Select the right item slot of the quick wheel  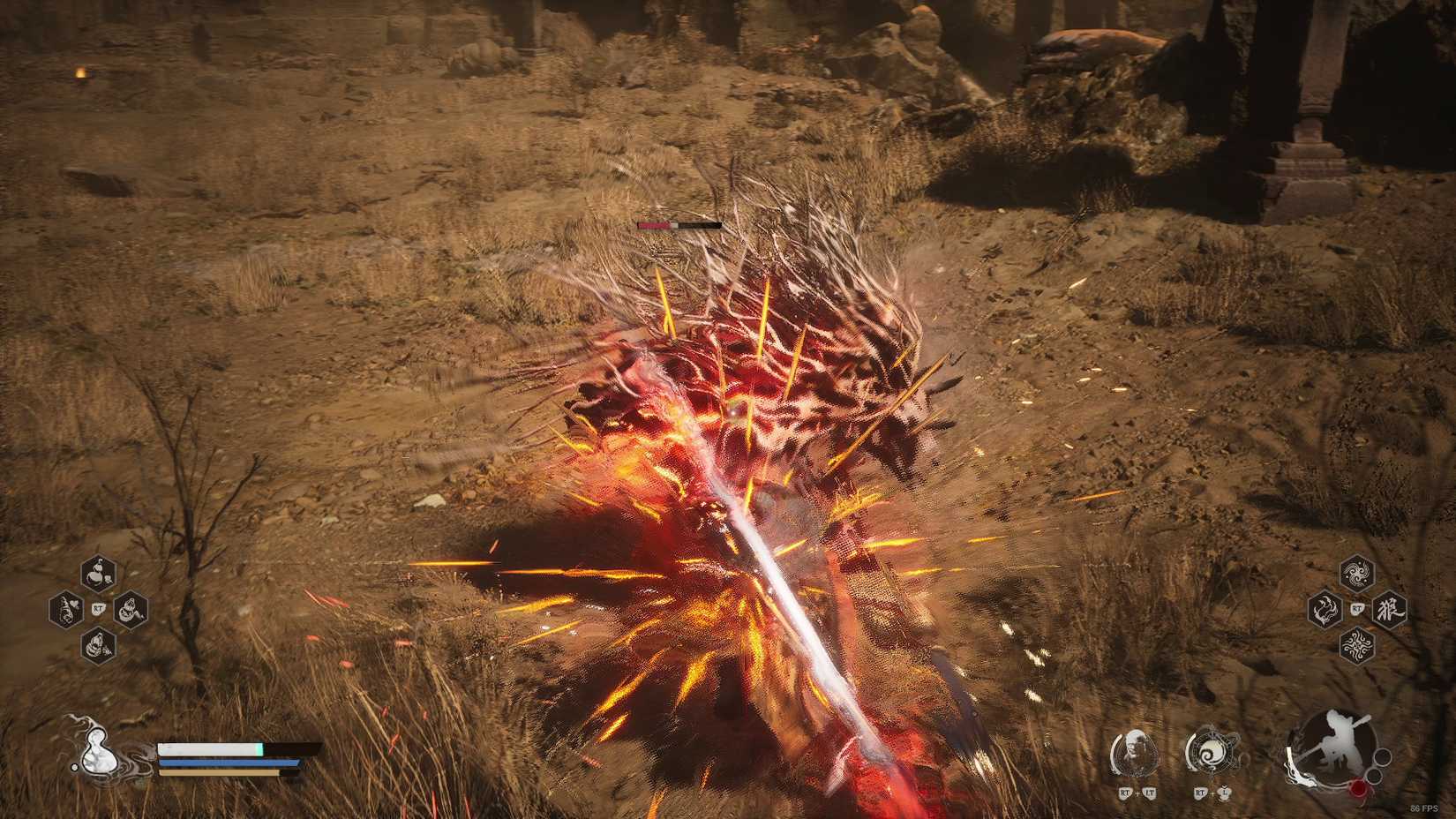coord(129,609)
